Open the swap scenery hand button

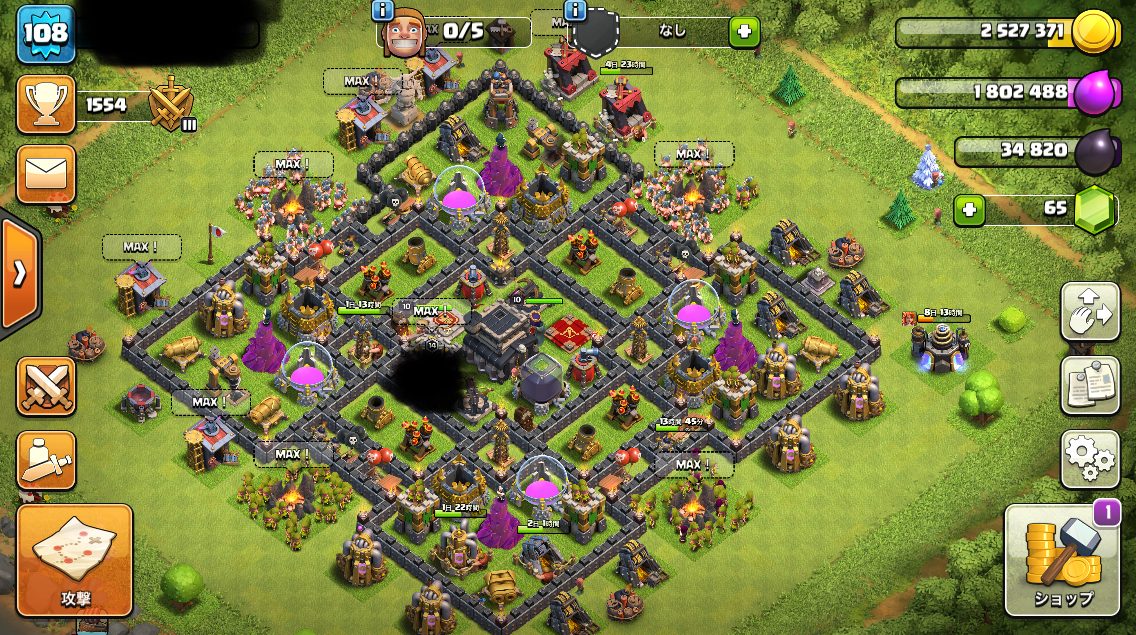[x=1090, y=311]
